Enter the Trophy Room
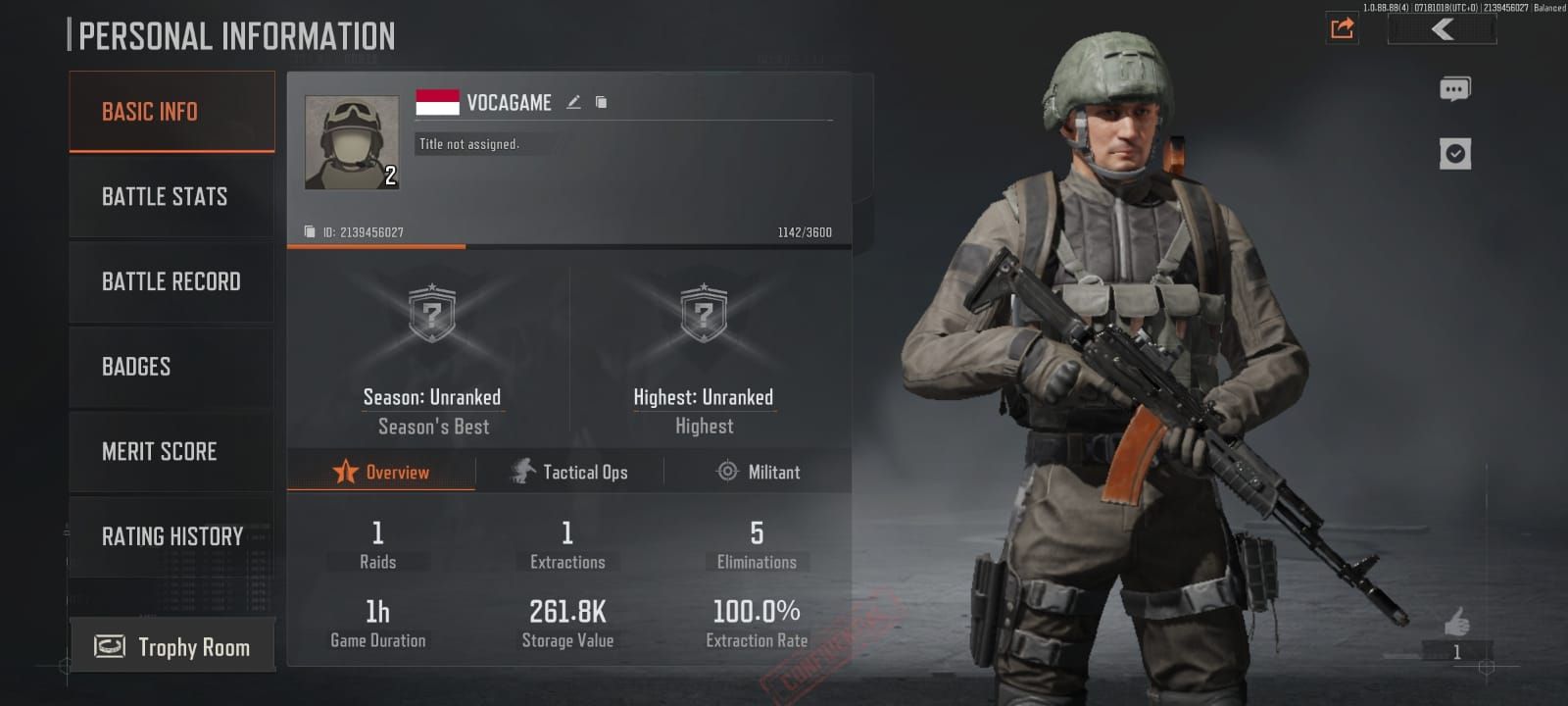The height and width of the screenshot is (706, 1568). coord(172,647)
